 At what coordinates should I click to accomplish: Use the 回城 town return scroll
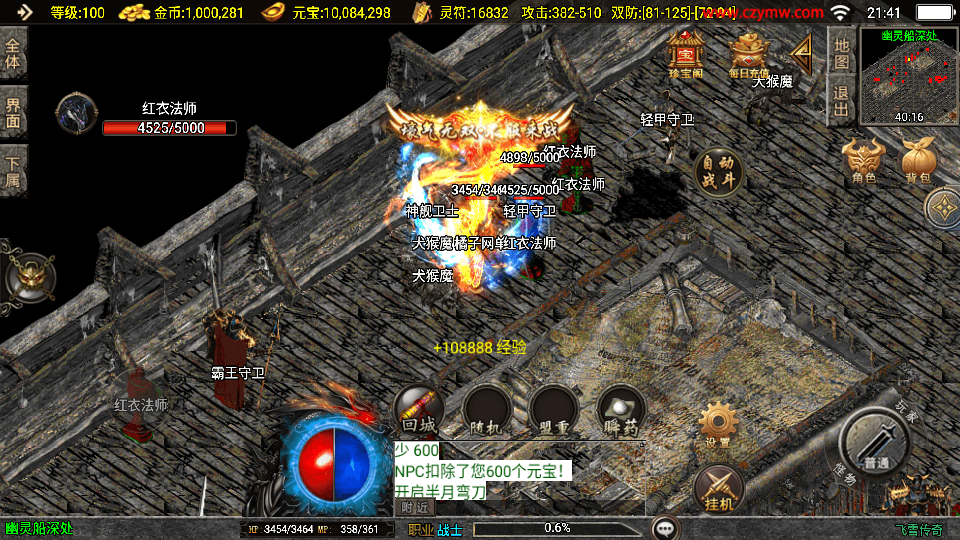419,410
